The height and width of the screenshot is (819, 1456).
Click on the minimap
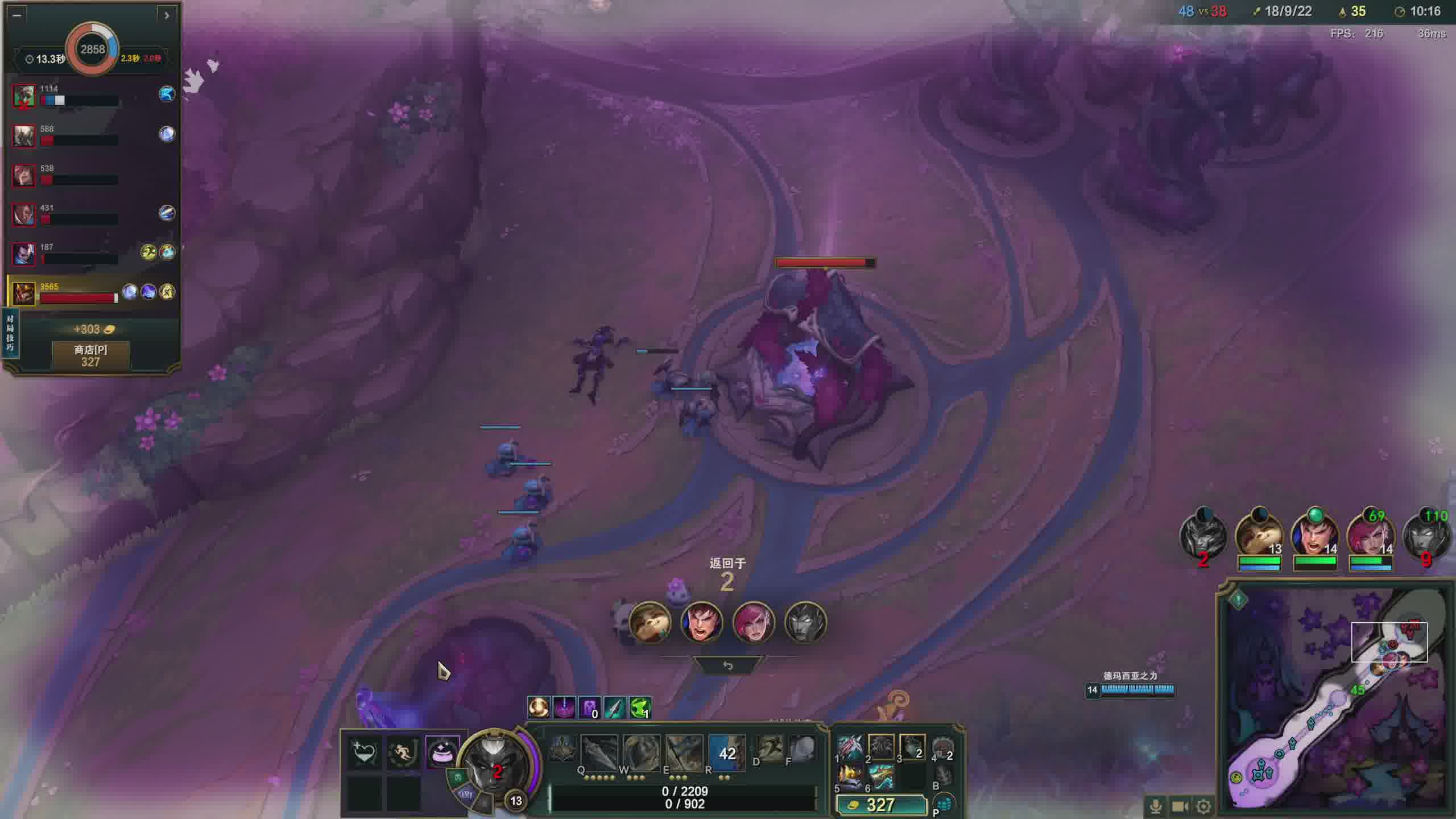point(1337,700)
